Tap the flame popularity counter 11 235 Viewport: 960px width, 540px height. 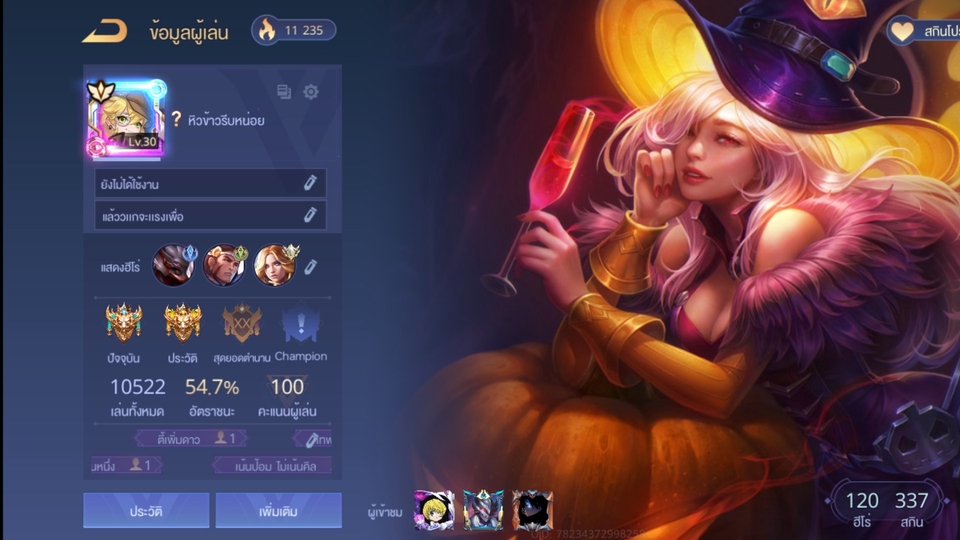click(293, 30)
